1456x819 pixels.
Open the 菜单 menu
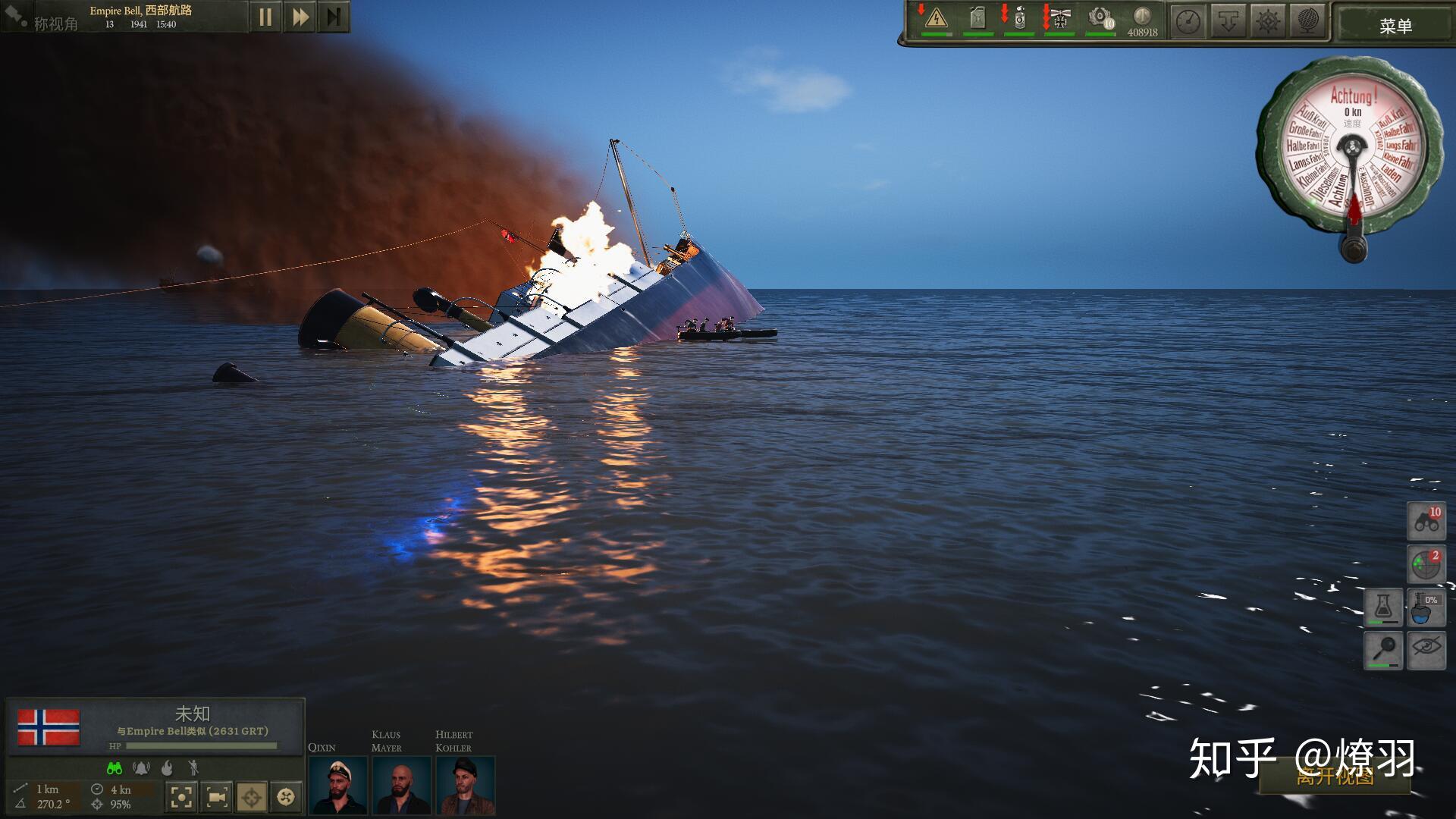pyautogui.click(x=1395, y=26)
